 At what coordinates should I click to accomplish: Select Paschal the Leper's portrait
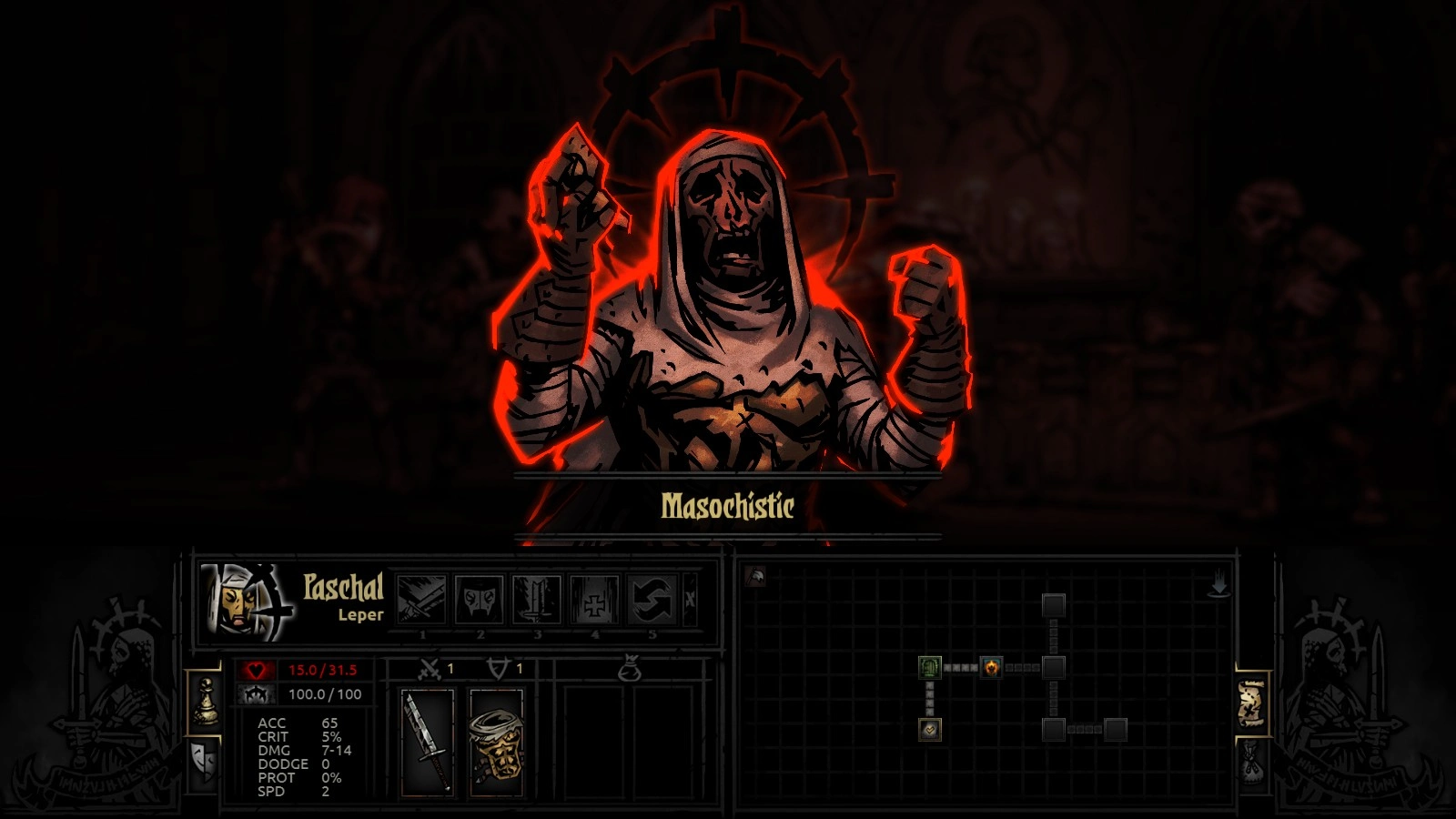tap(246, 600)
